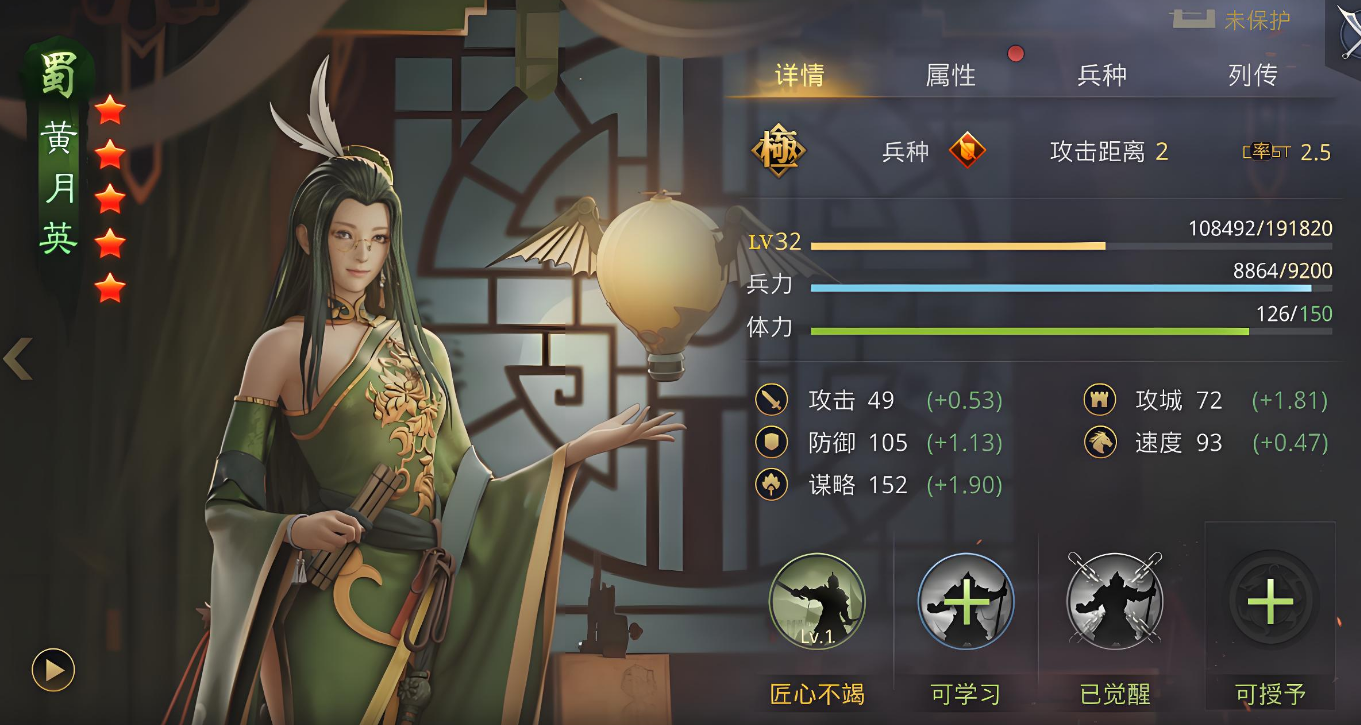Select the 已觉醒 awakened skill icon
This screenshot has width=1361, height=725.
(x=1116, y=600)
